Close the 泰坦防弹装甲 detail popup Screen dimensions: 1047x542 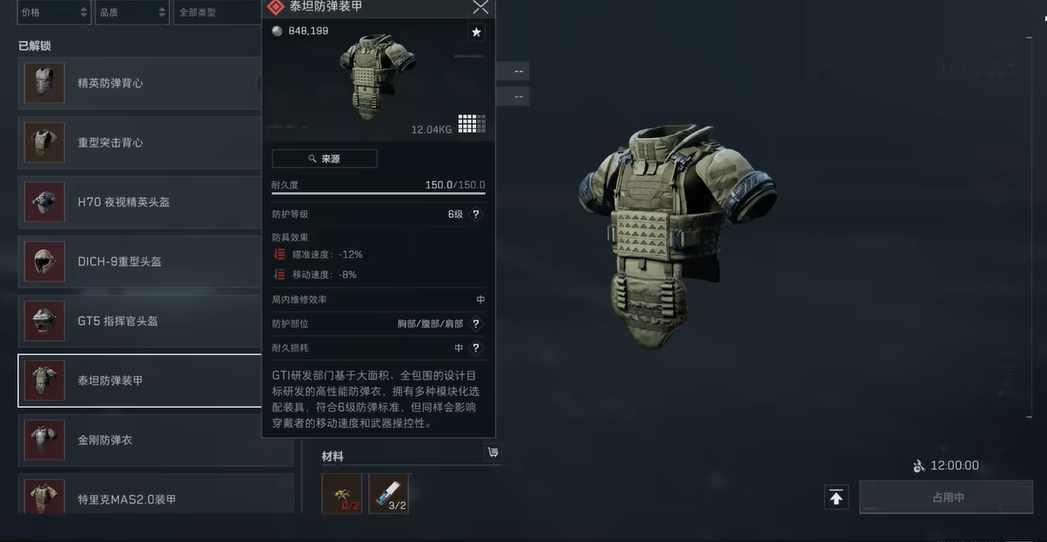480,7
